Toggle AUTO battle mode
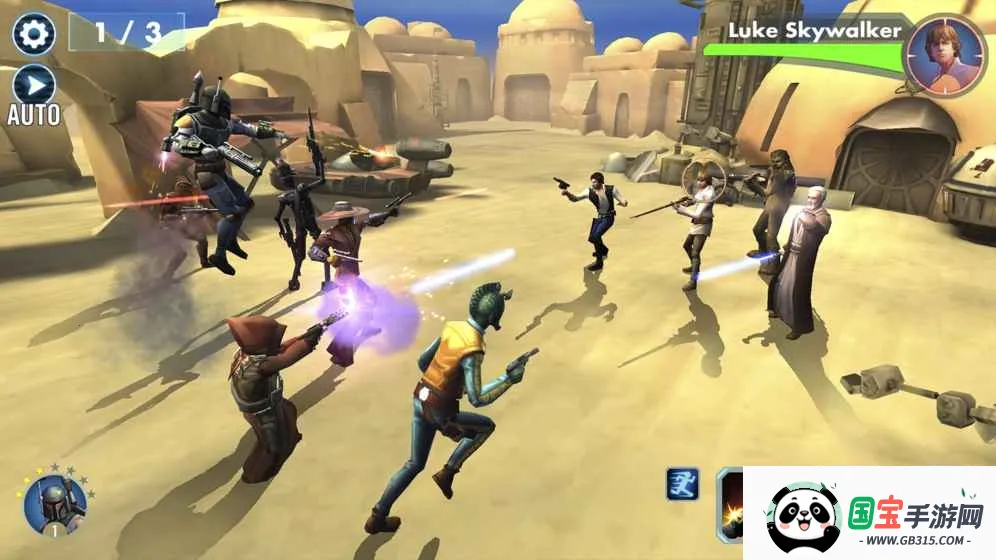 tap(33, 85)
